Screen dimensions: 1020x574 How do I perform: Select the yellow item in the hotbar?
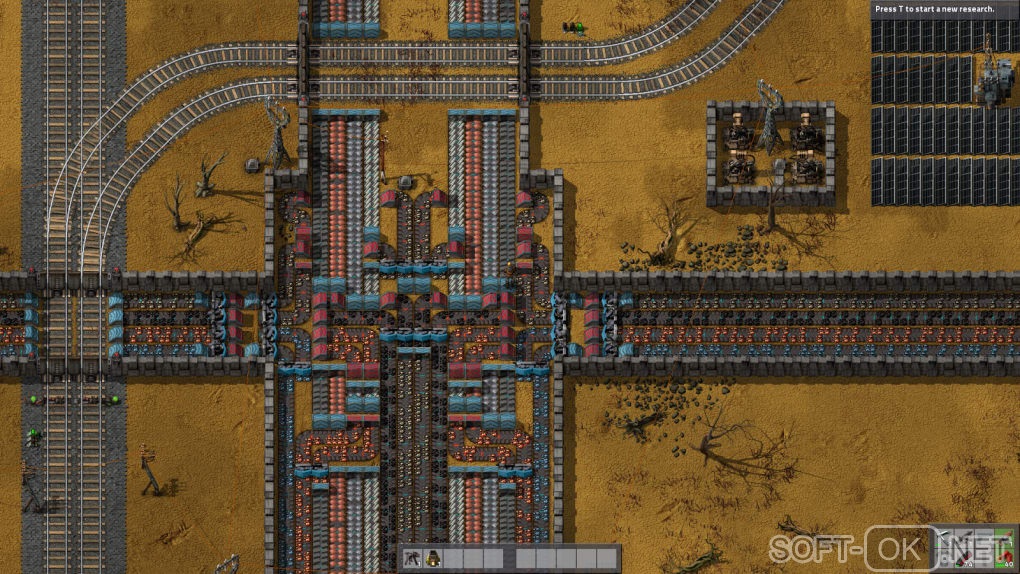pyautogui.click(x=433, y=558)
